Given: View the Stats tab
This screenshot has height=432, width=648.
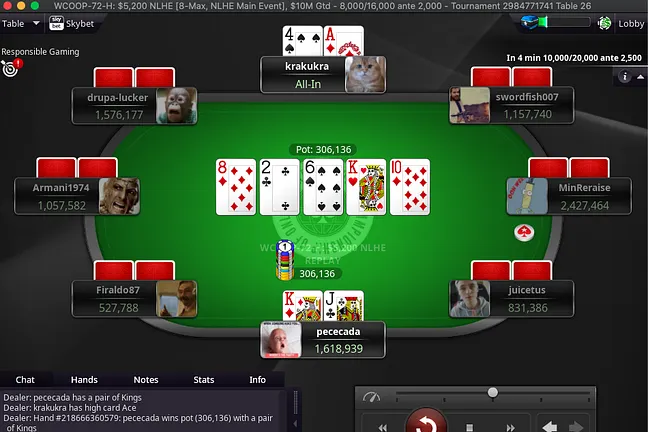Looking at the screenshot, I should point(203,380).
